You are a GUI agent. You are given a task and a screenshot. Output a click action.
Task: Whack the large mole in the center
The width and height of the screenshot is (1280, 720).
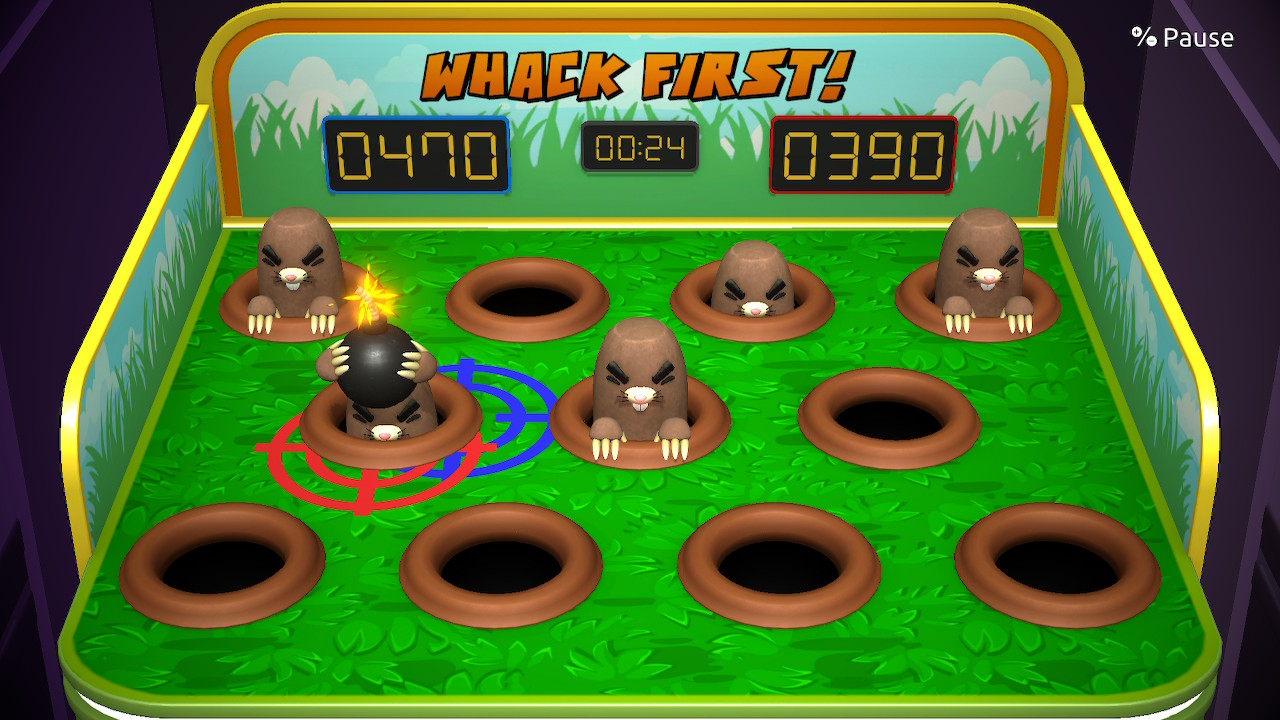pos(640,390)
